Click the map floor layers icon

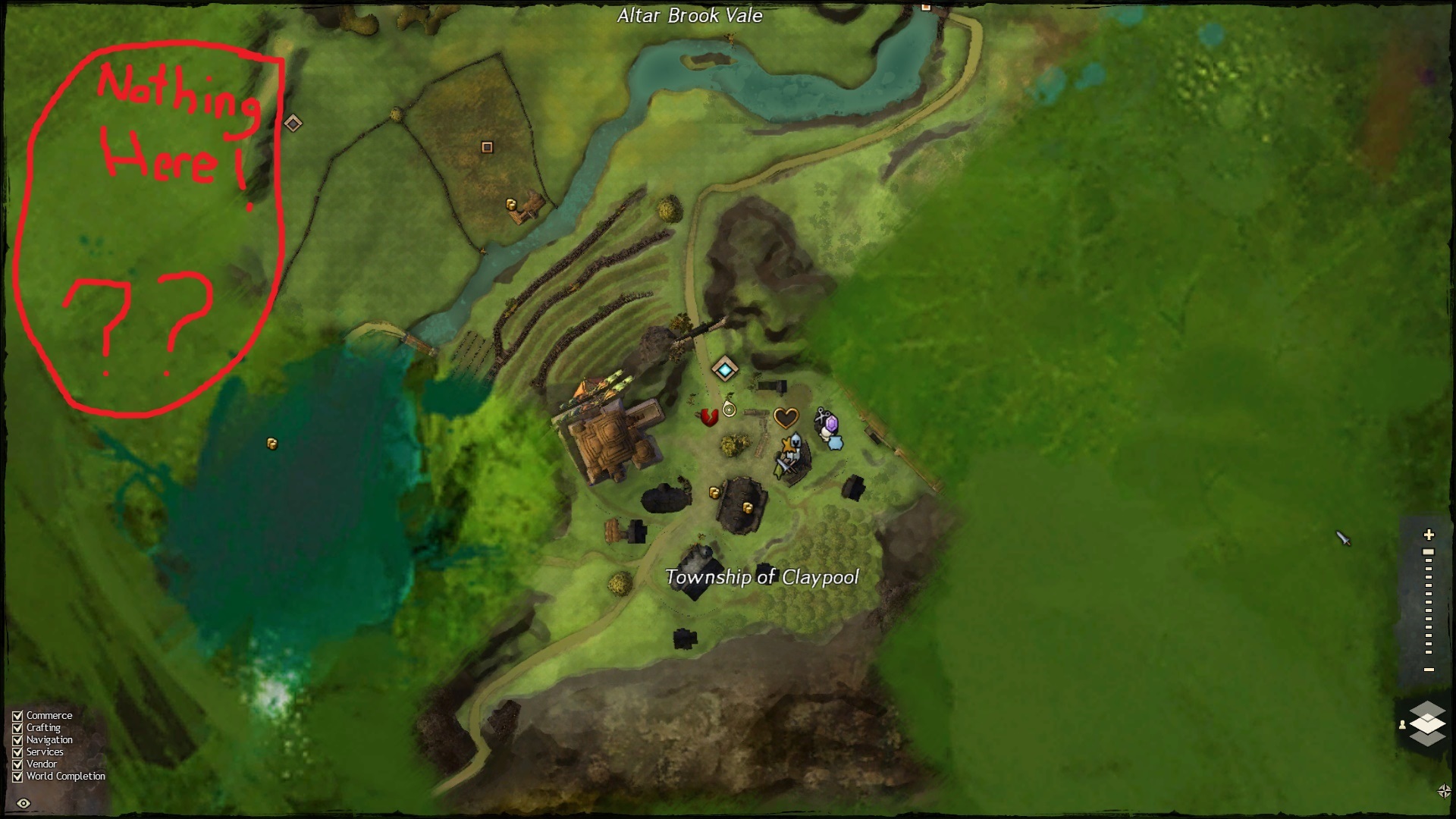(1426, 723)
